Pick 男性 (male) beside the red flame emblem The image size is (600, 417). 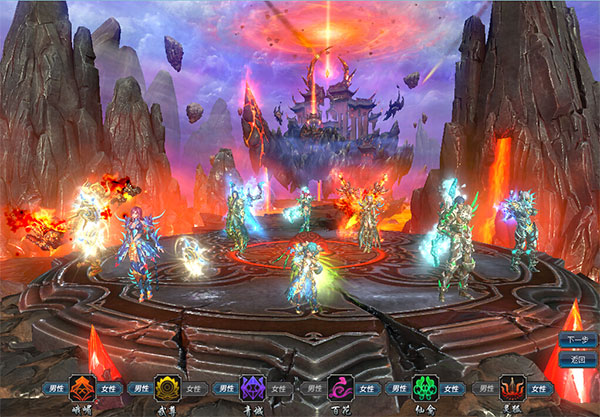tap(485, 388)
